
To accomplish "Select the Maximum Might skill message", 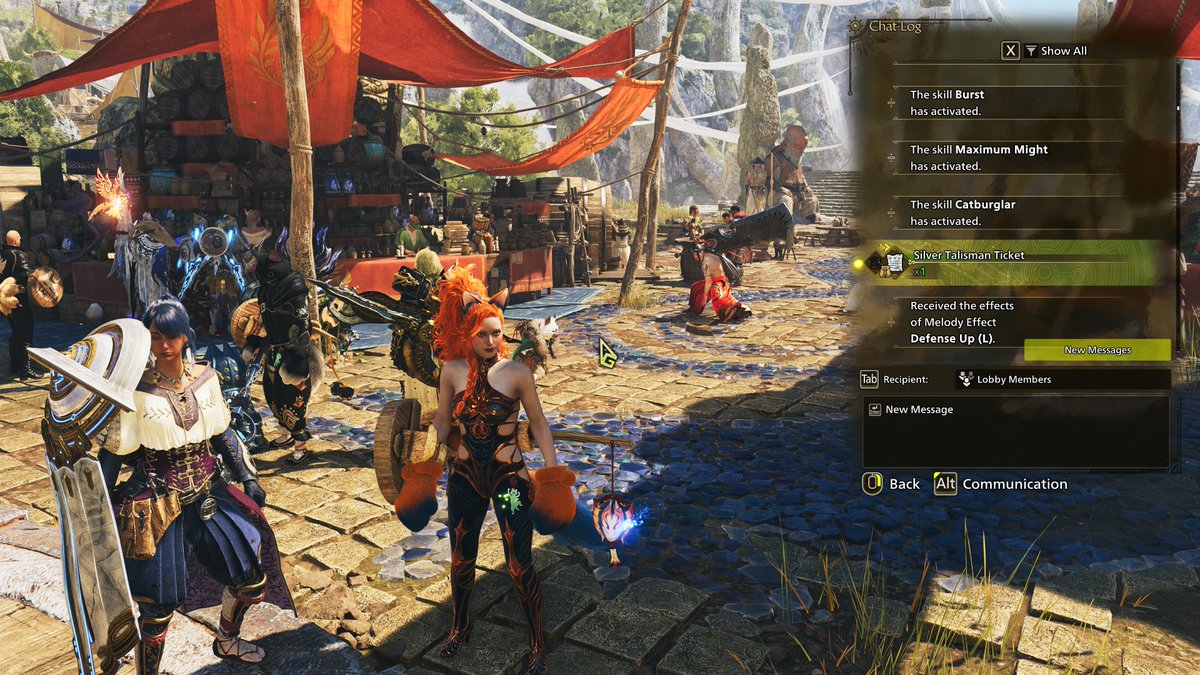I will tap(1010, 158).
